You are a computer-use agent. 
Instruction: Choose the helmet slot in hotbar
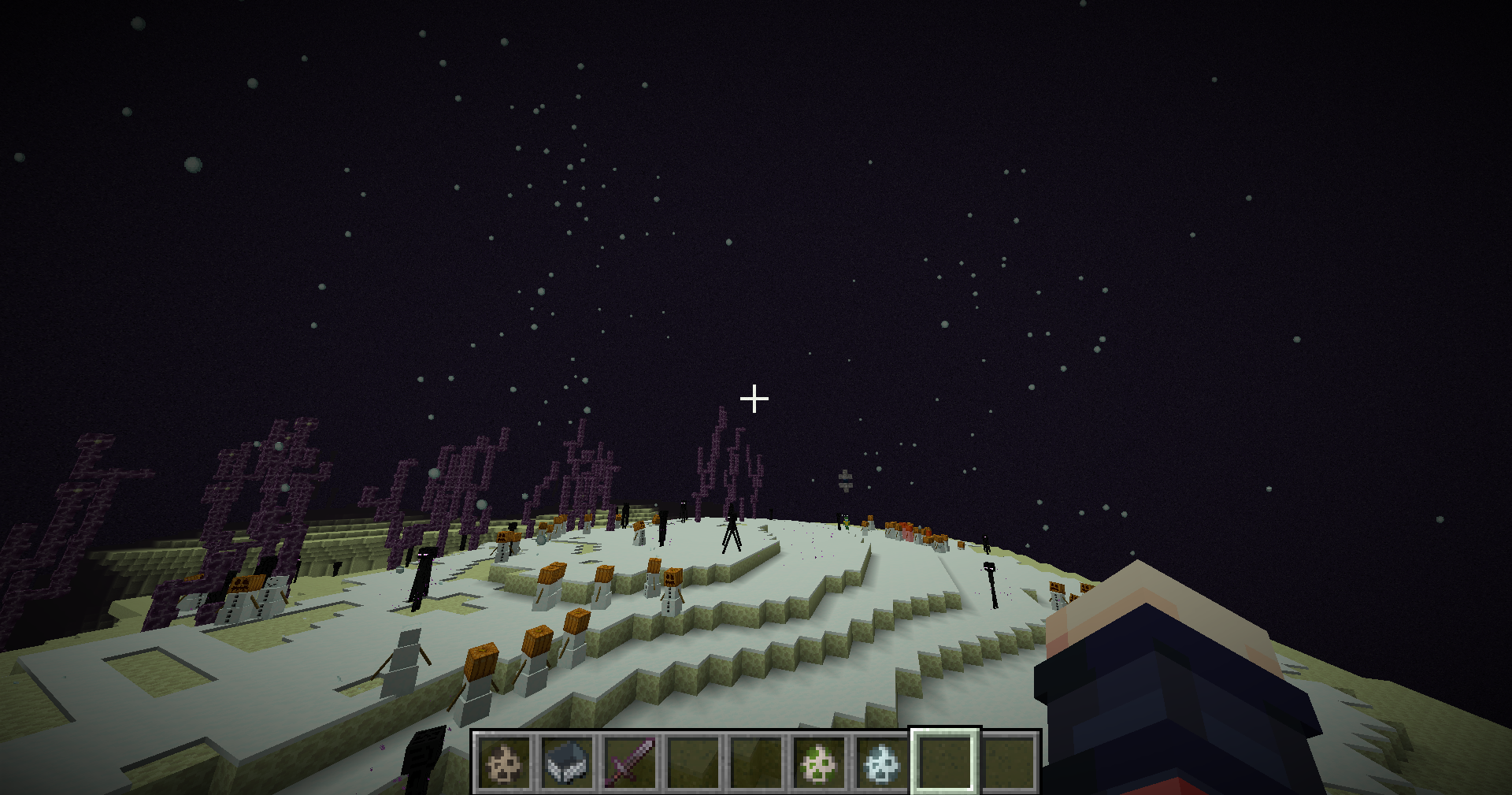(567, 763)
